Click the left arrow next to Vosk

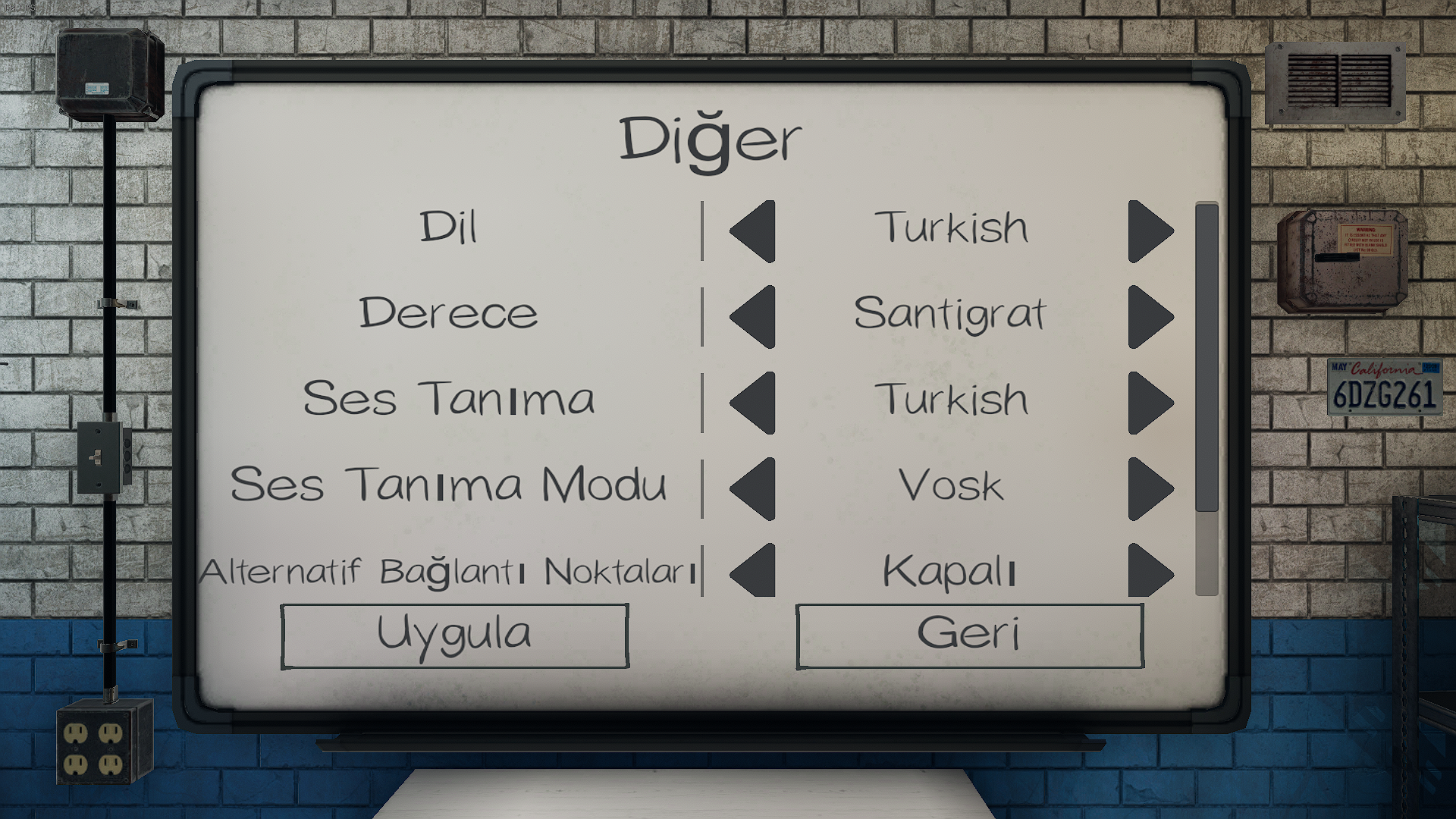coord(751,488)
